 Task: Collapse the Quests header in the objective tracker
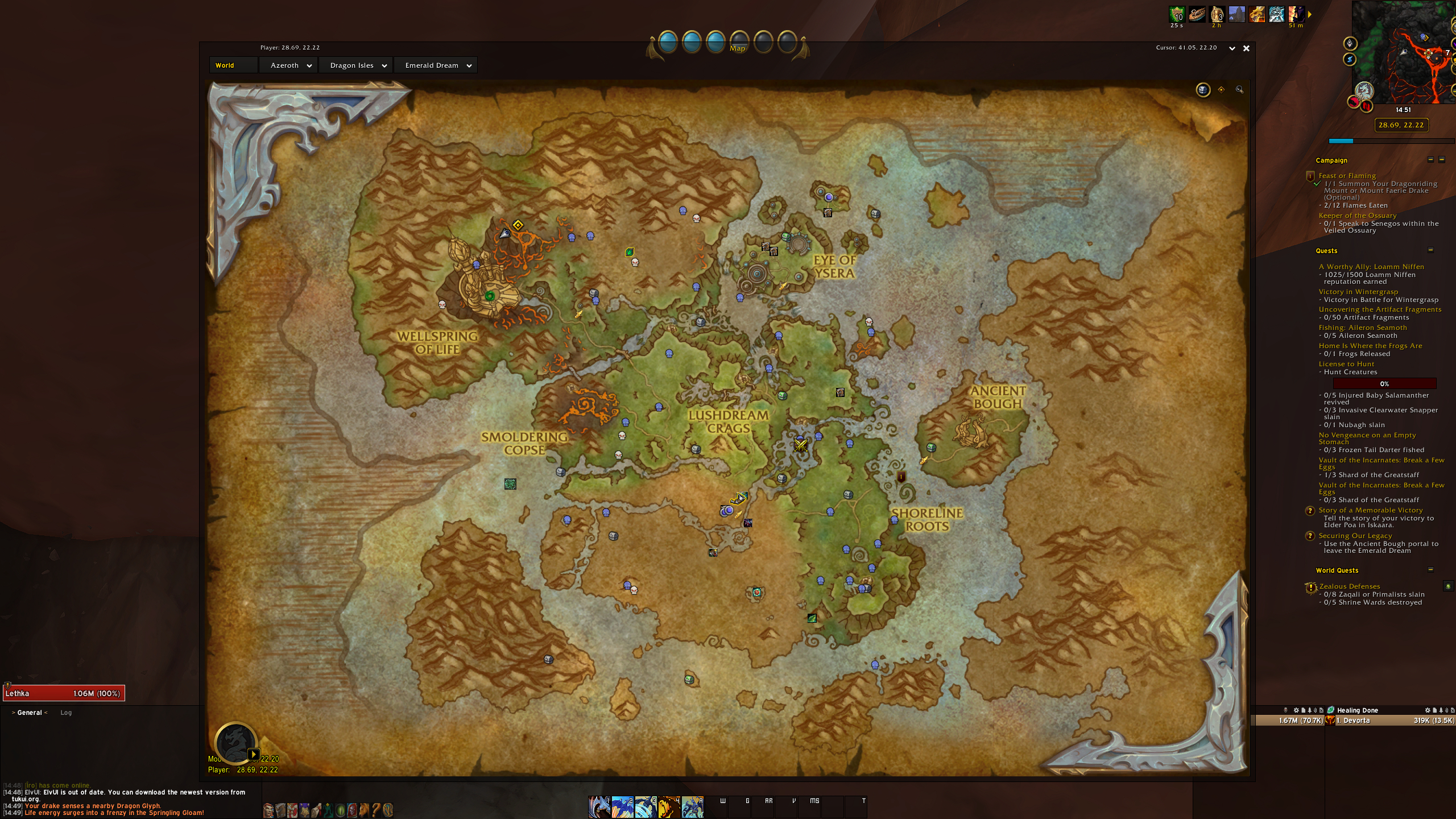click(x=1432, y=251)
